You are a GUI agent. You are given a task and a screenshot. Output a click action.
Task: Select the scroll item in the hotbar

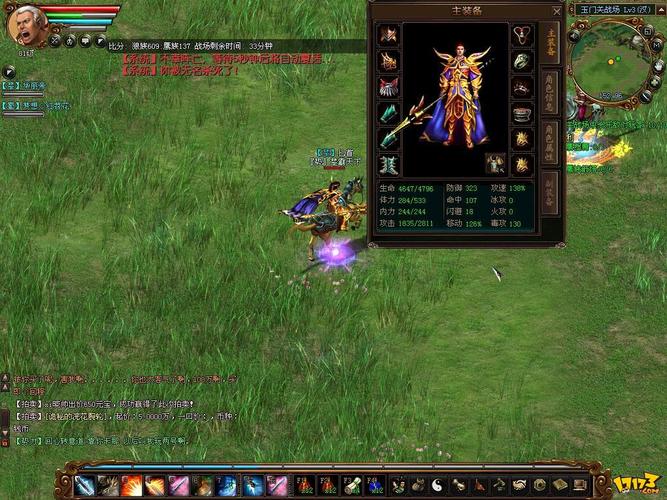click(x=352, y=486)
